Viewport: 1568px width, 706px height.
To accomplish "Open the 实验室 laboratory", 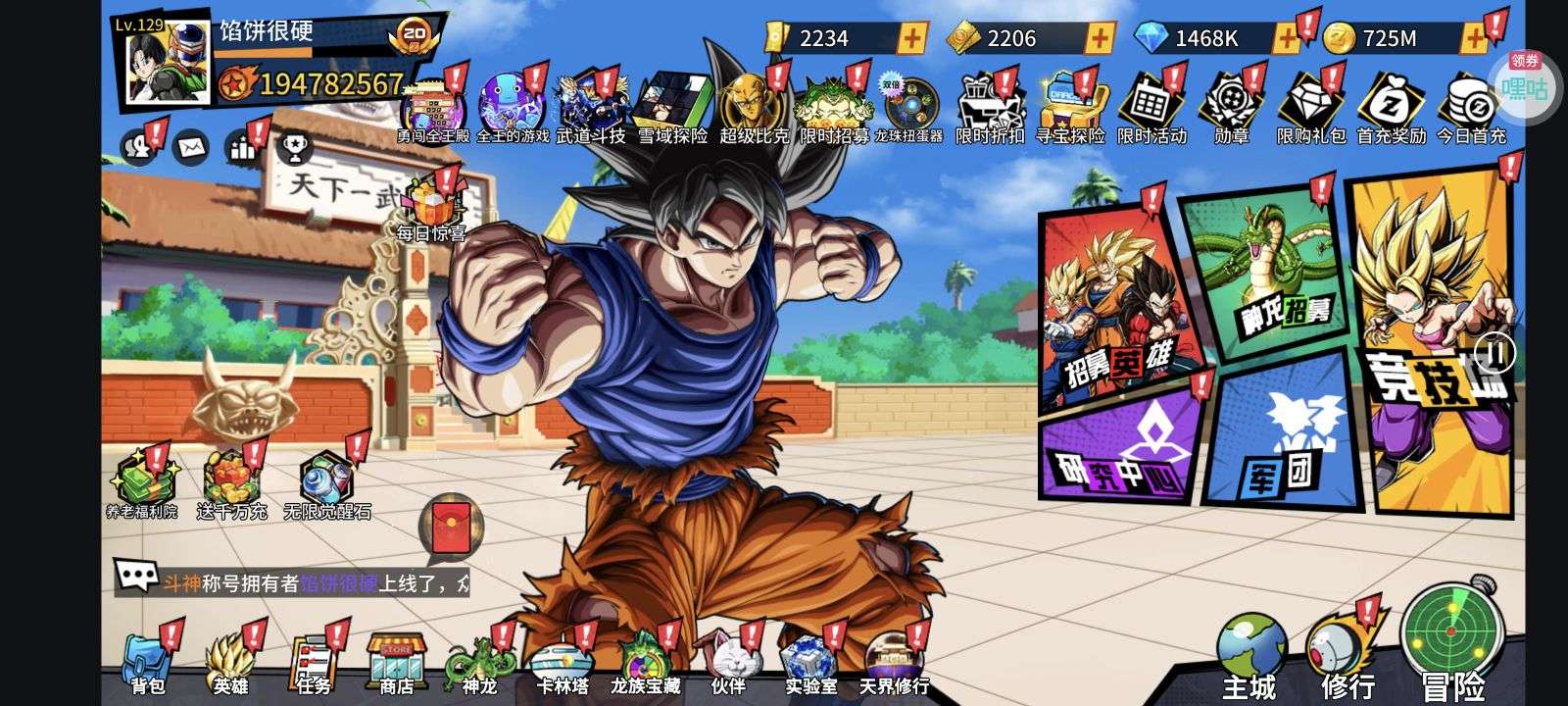I will (810, 661).
